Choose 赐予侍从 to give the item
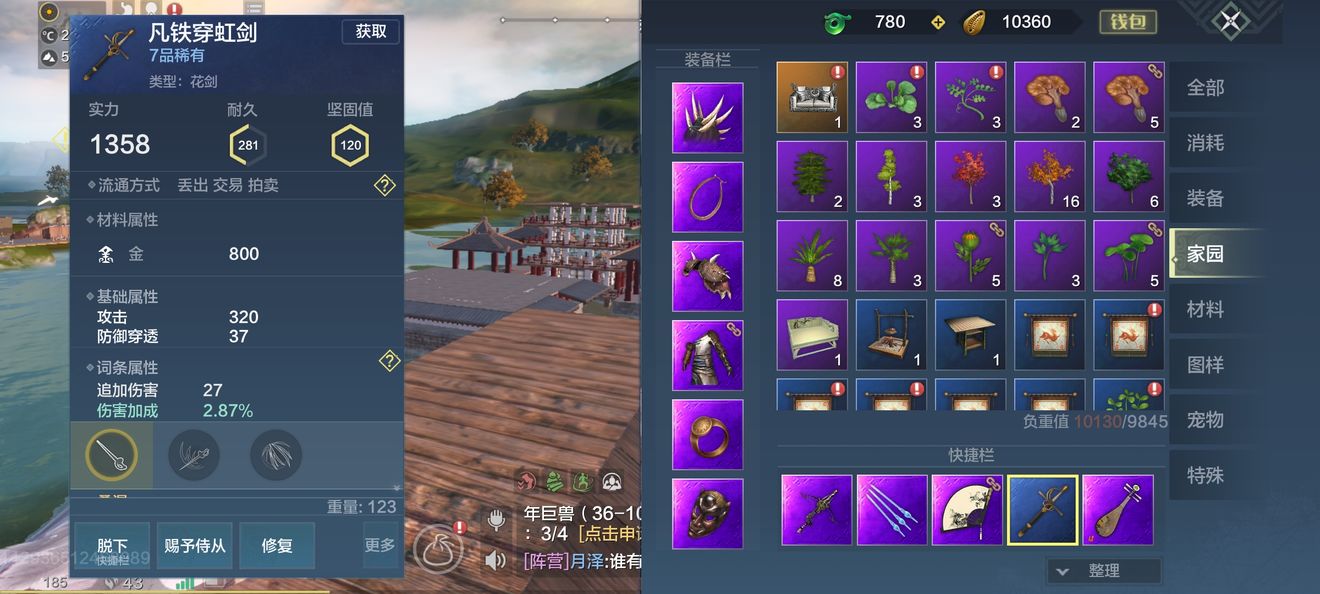 click(x=194, y=546)
